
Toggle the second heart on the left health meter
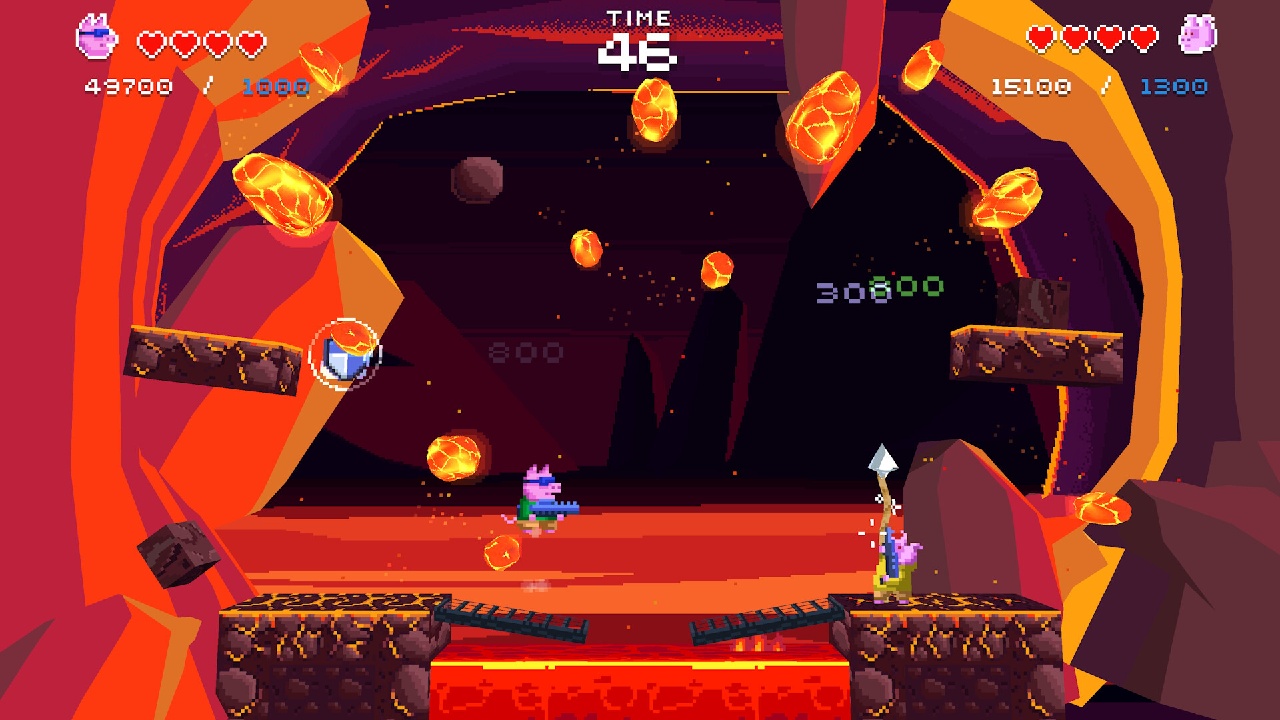[x=183, y=44]
